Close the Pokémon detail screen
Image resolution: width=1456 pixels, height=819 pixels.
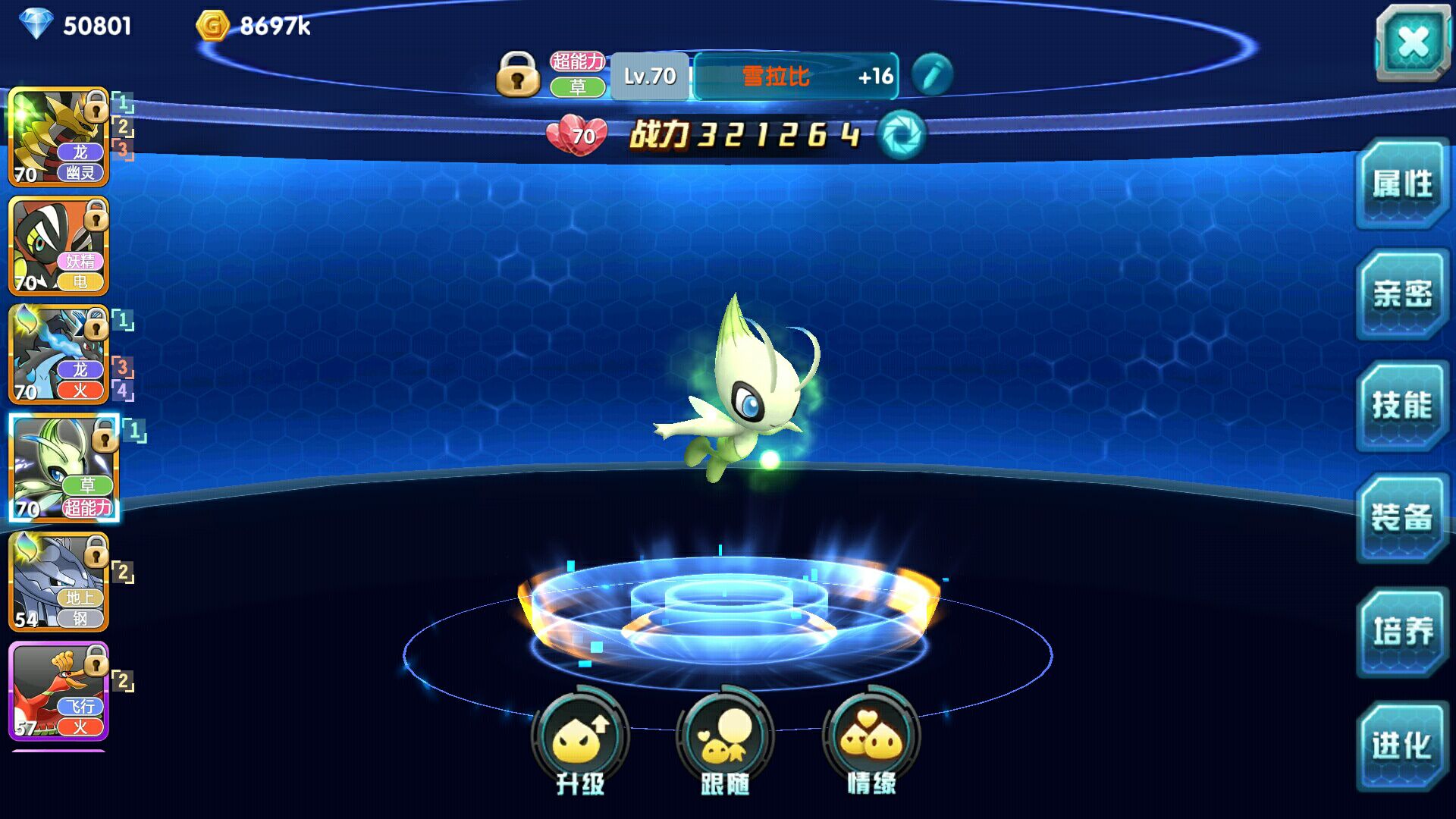point(1412,42)
